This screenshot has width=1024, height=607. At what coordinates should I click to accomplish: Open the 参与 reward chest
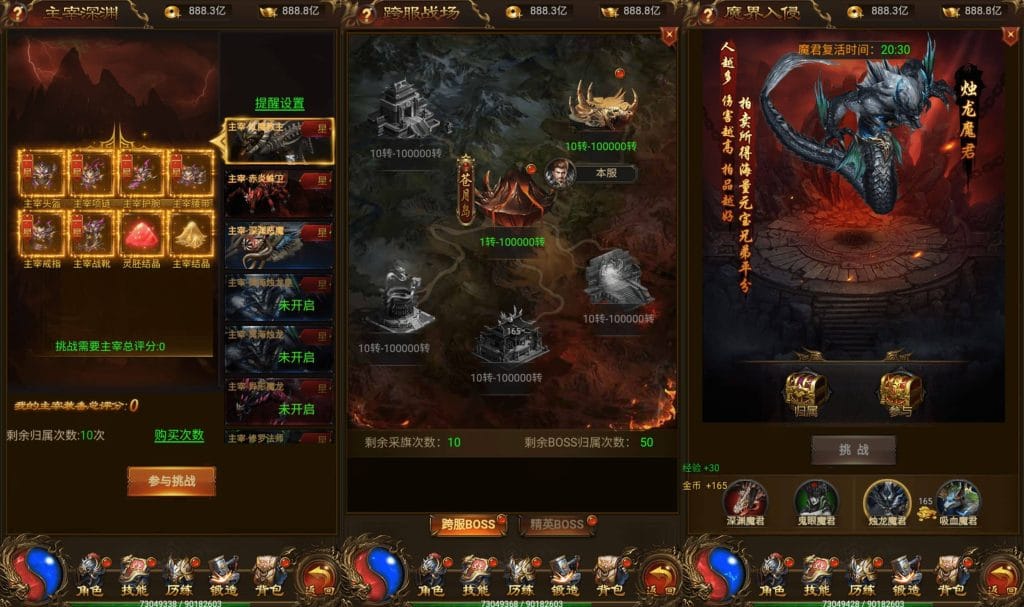tap(899, 392)
